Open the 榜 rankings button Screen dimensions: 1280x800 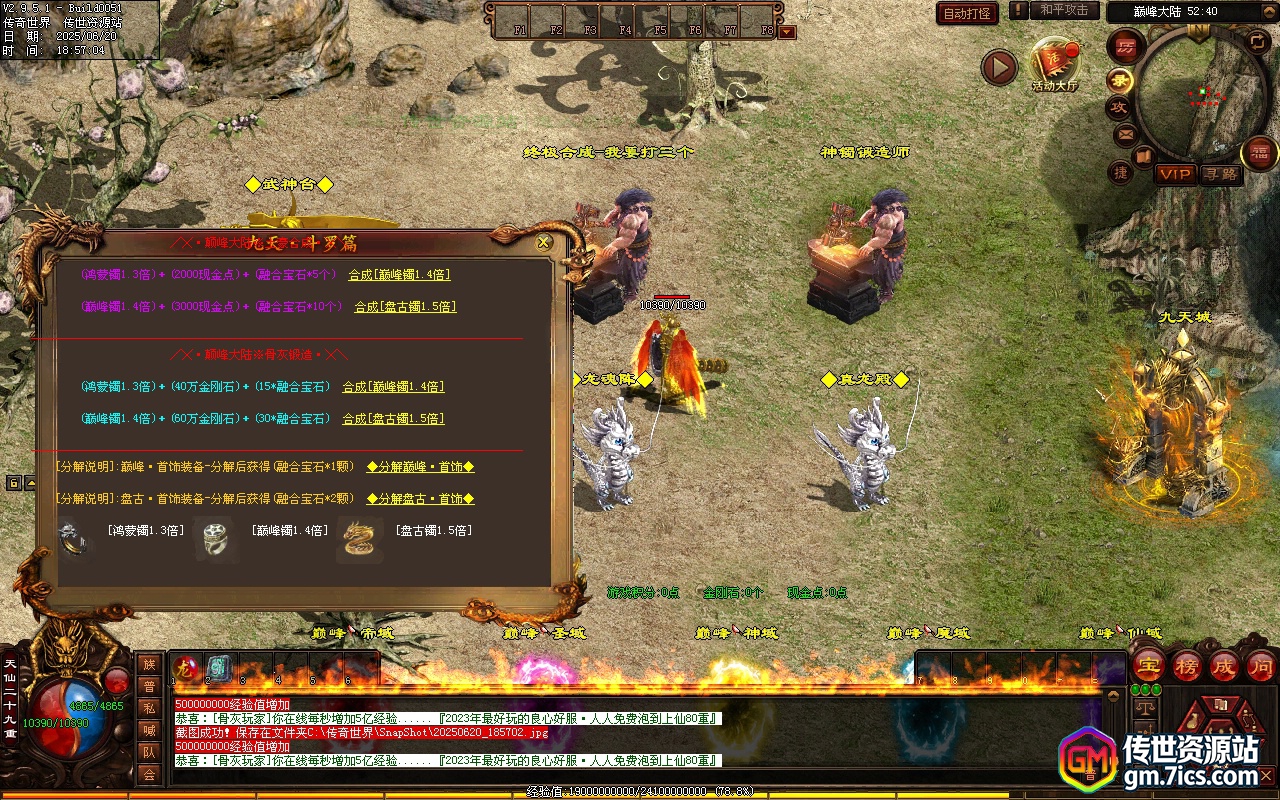[1187, 666]
